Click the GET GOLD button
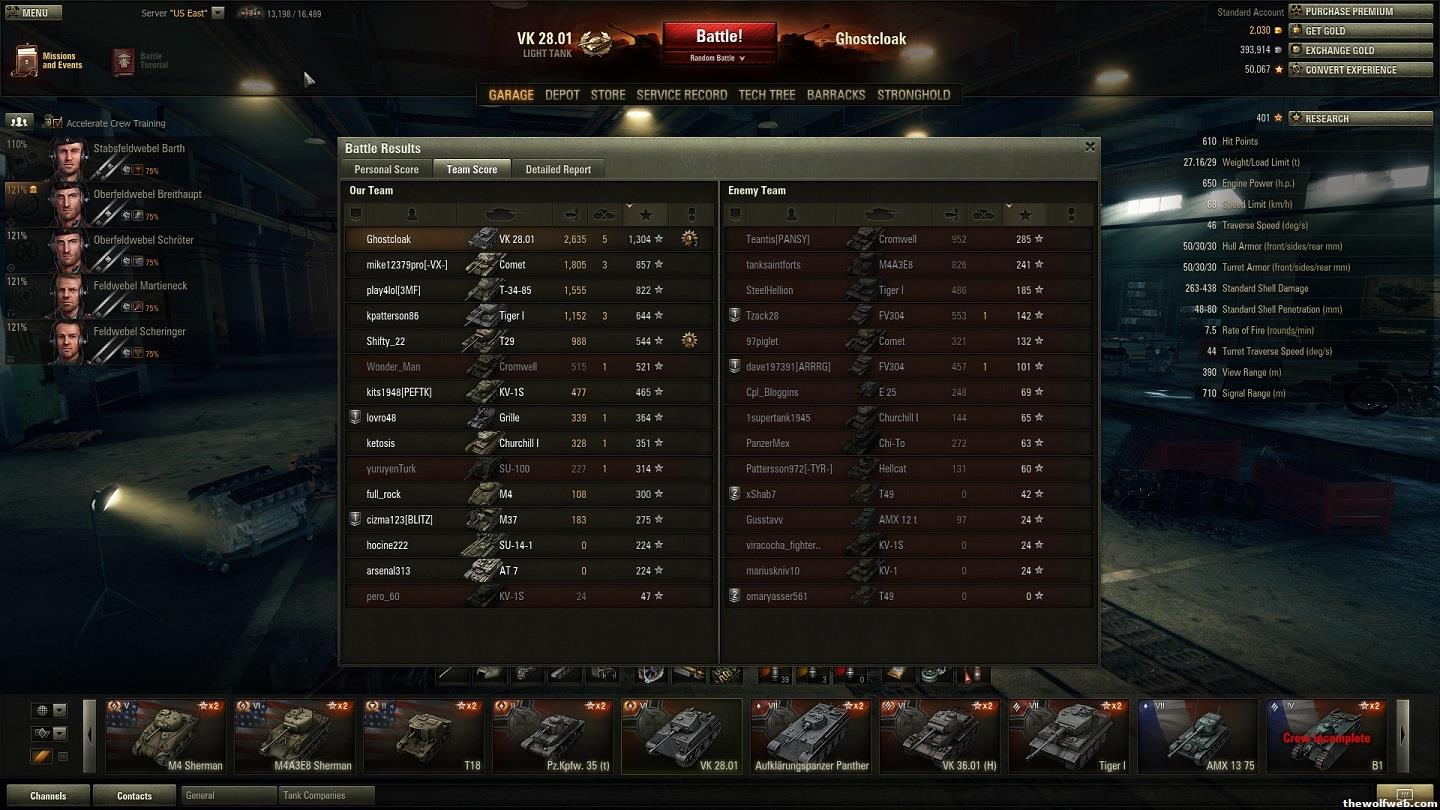This screenshot has width=1440, height=810. [x=1360, y=31]
